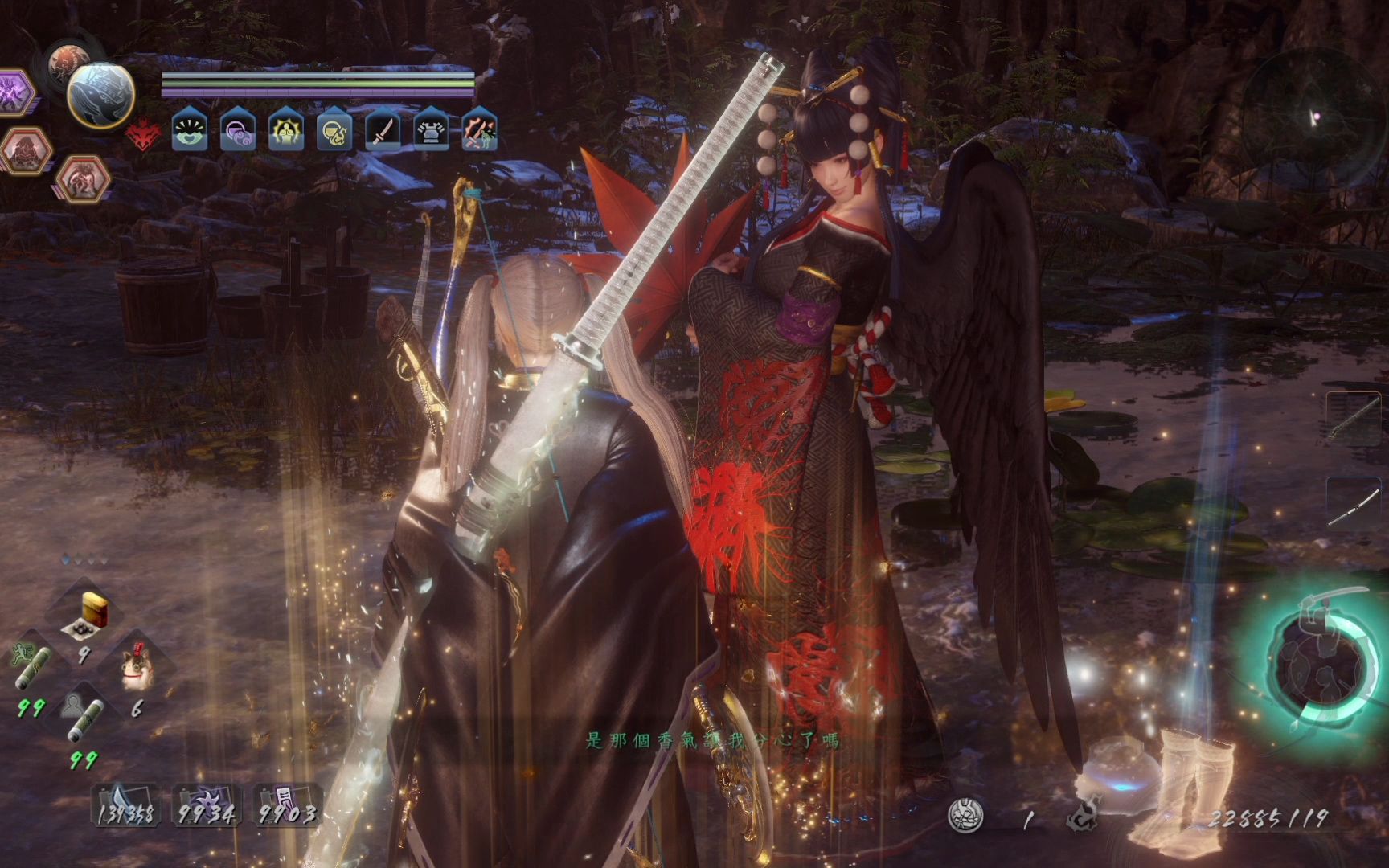Click the katana sword buff icon
The height and width of the screenshot is (868, 1389).
pyautogui.click(x=383, y=131)
